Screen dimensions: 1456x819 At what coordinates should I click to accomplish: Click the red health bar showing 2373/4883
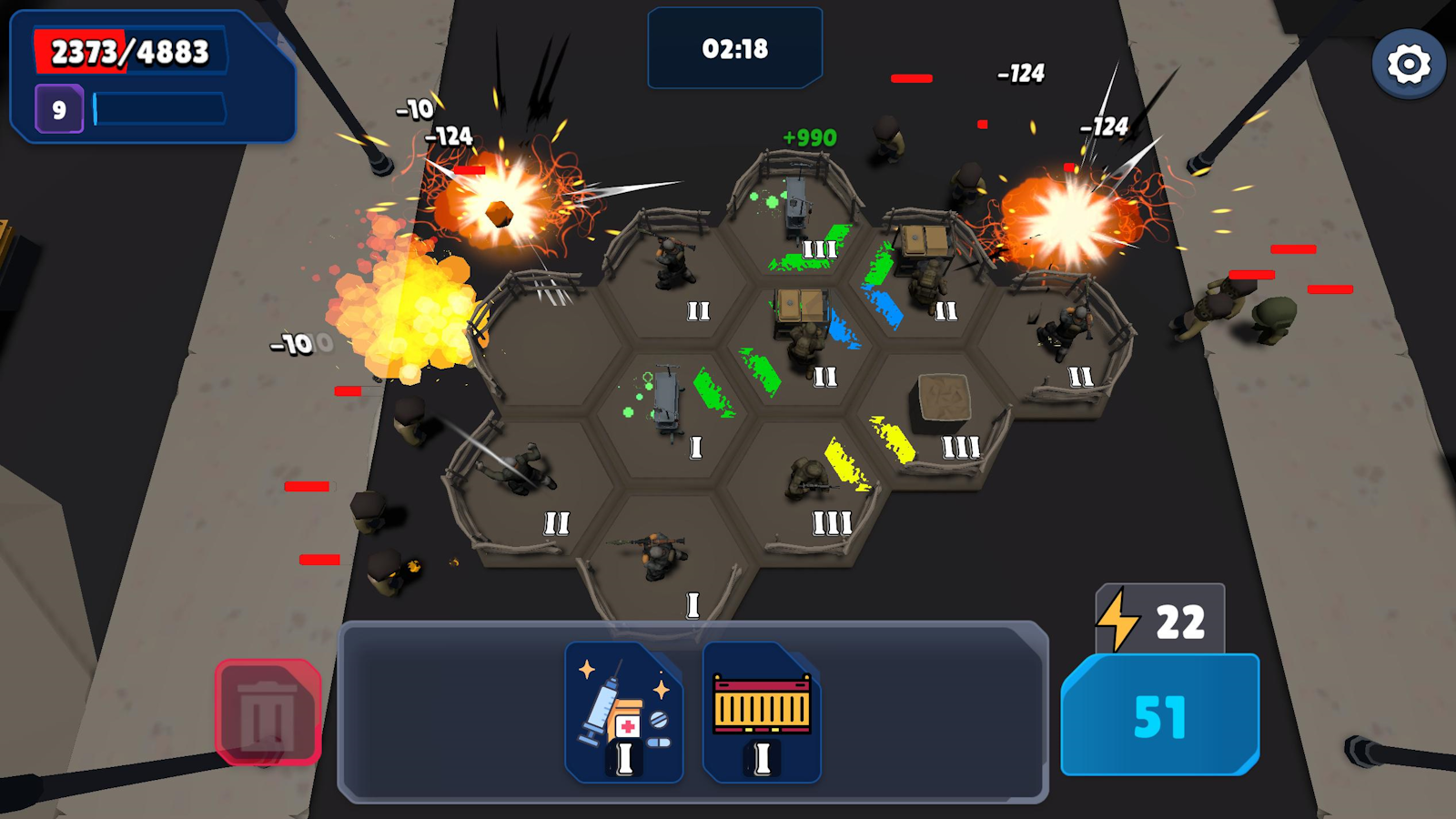(x=132, y=50)
